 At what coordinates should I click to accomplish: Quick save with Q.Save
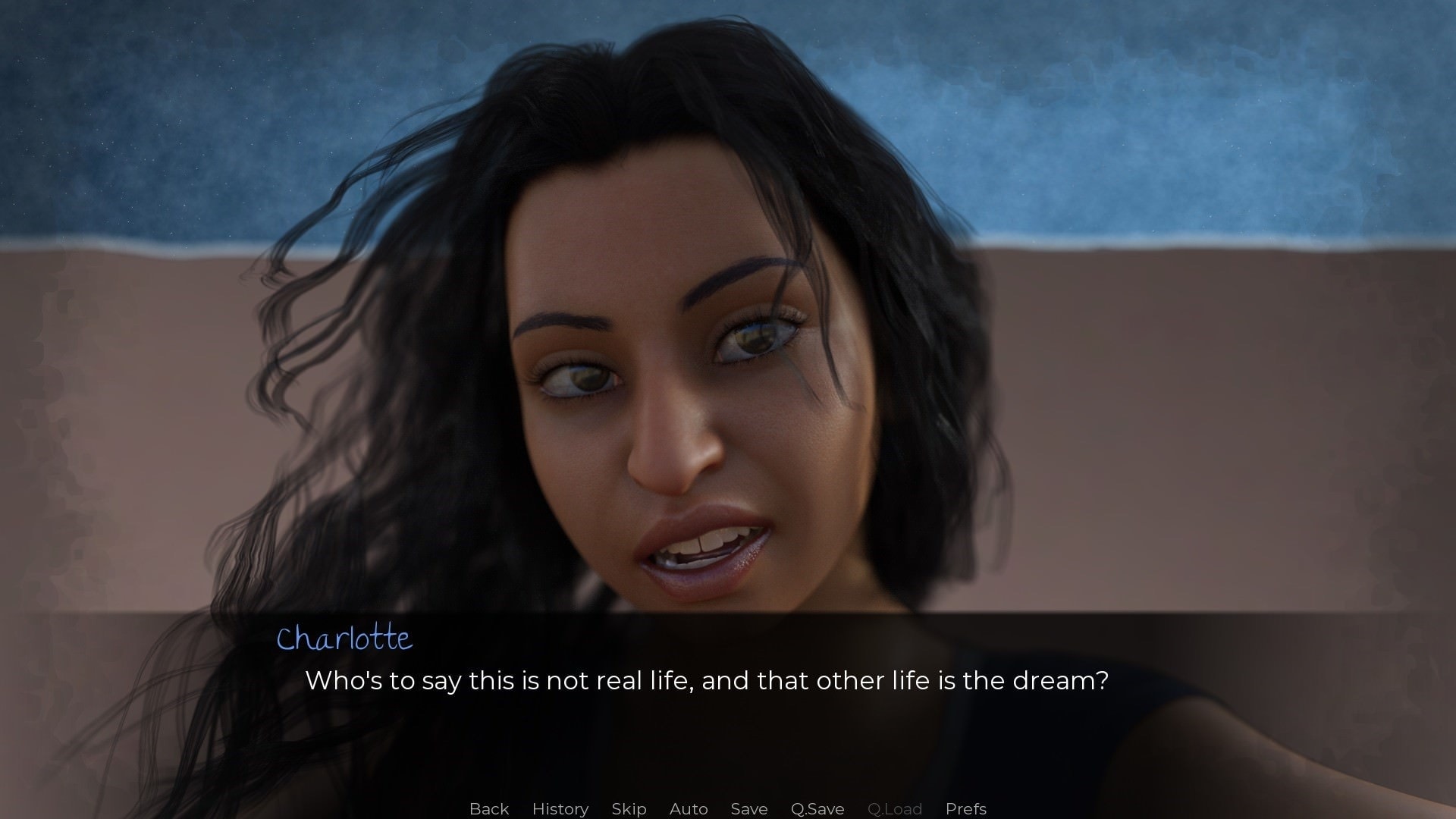(x=817, y=808)
